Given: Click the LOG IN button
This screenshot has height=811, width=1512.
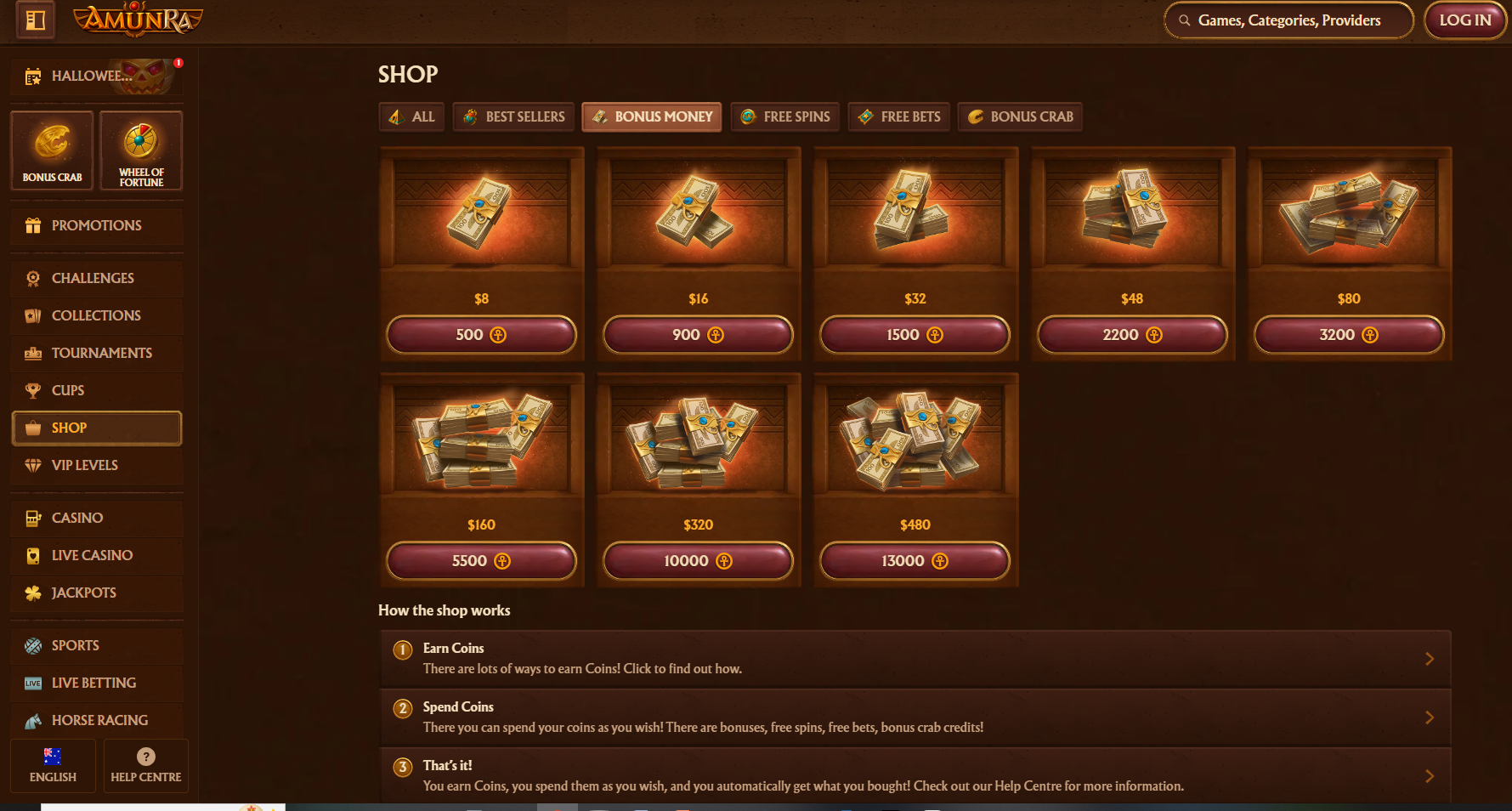Looking at the screenshot, I should coord(1464,20).
